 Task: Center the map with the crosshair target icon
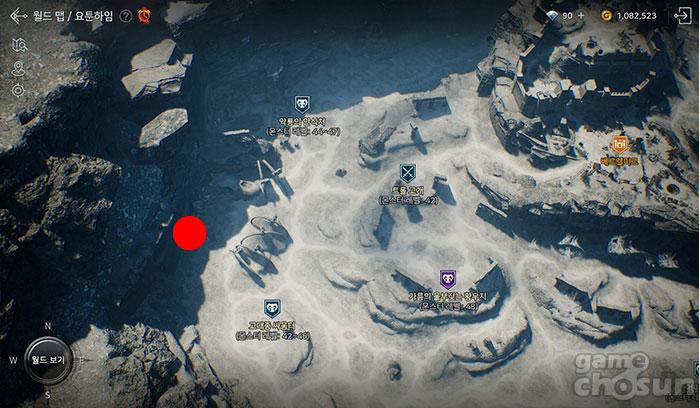pyautogui.click(x=18, y=91)
